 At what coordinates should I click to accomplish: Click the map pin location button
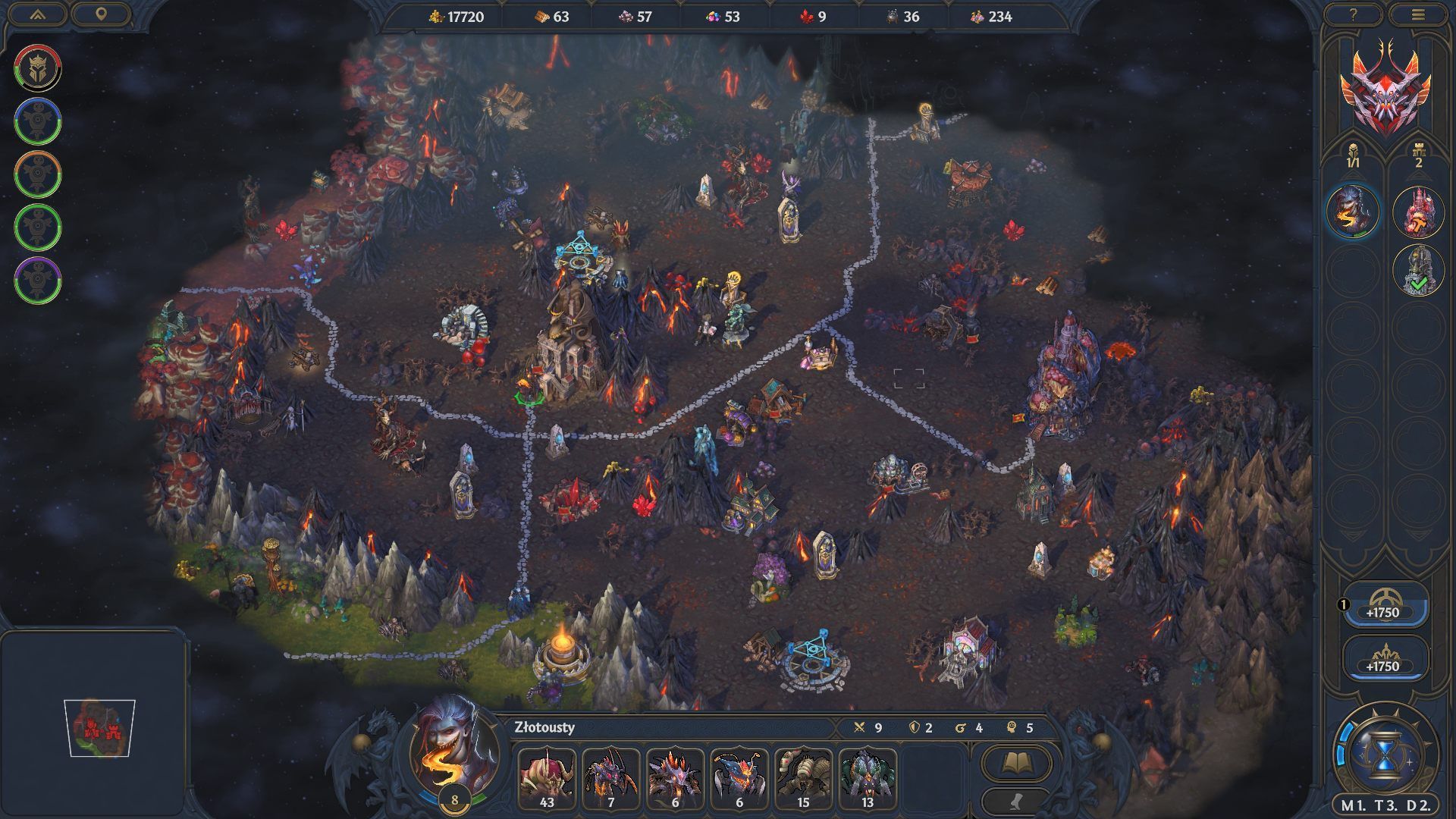(101, 14)
